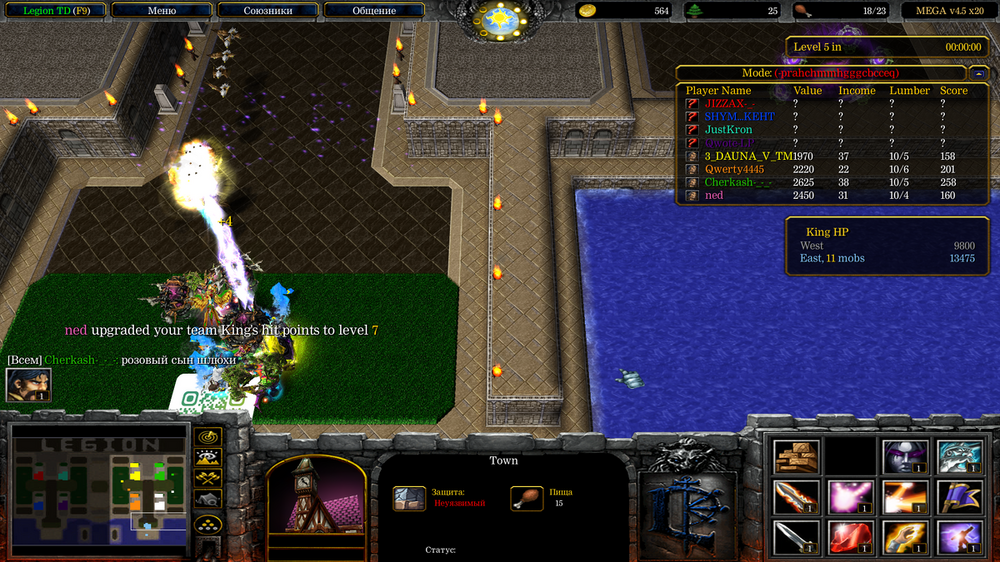Select the Town's chicken leg food icon

pyautogui.click(x=526, y=498)
